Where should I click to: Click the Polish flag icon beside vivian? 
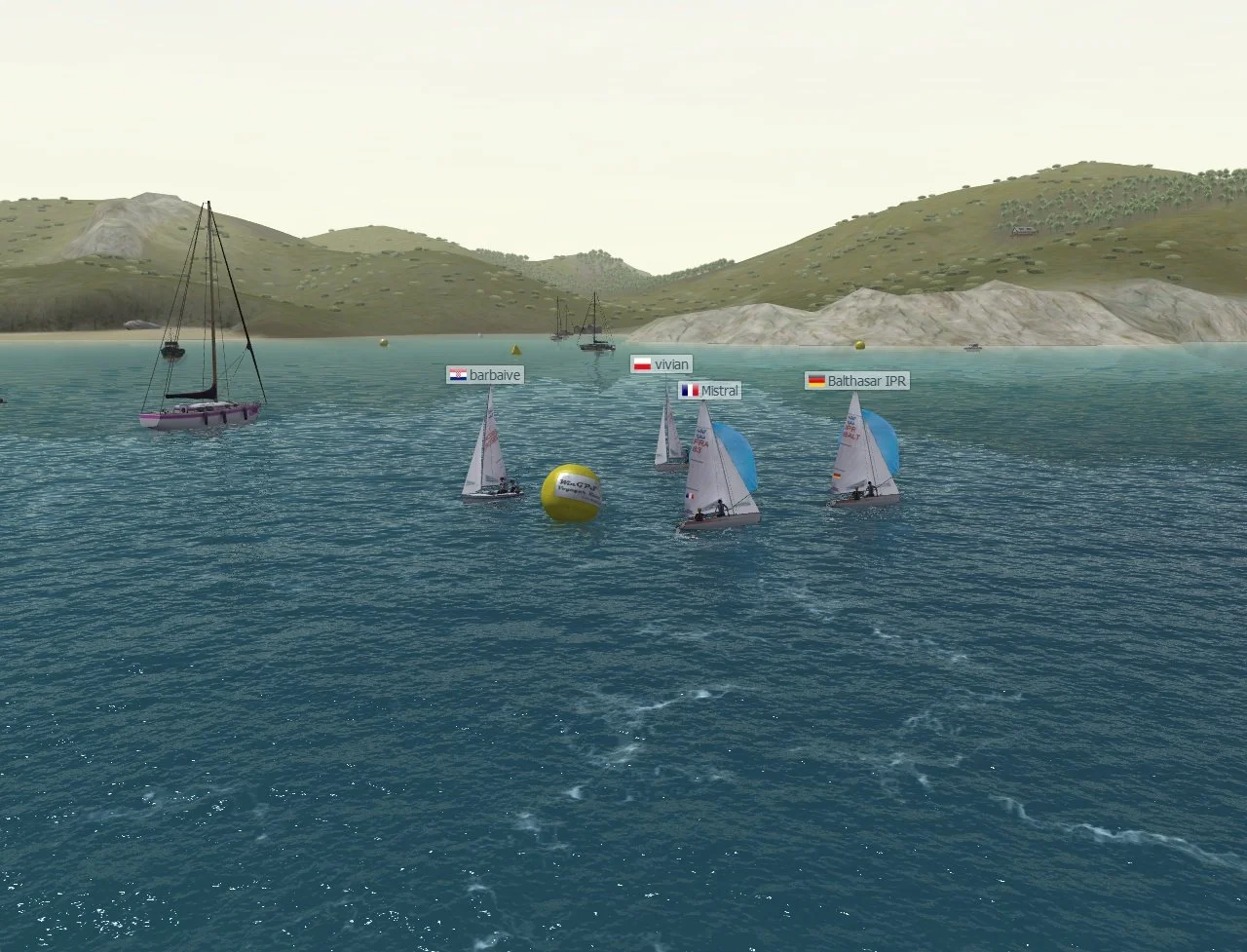click(x=641, y=363)
